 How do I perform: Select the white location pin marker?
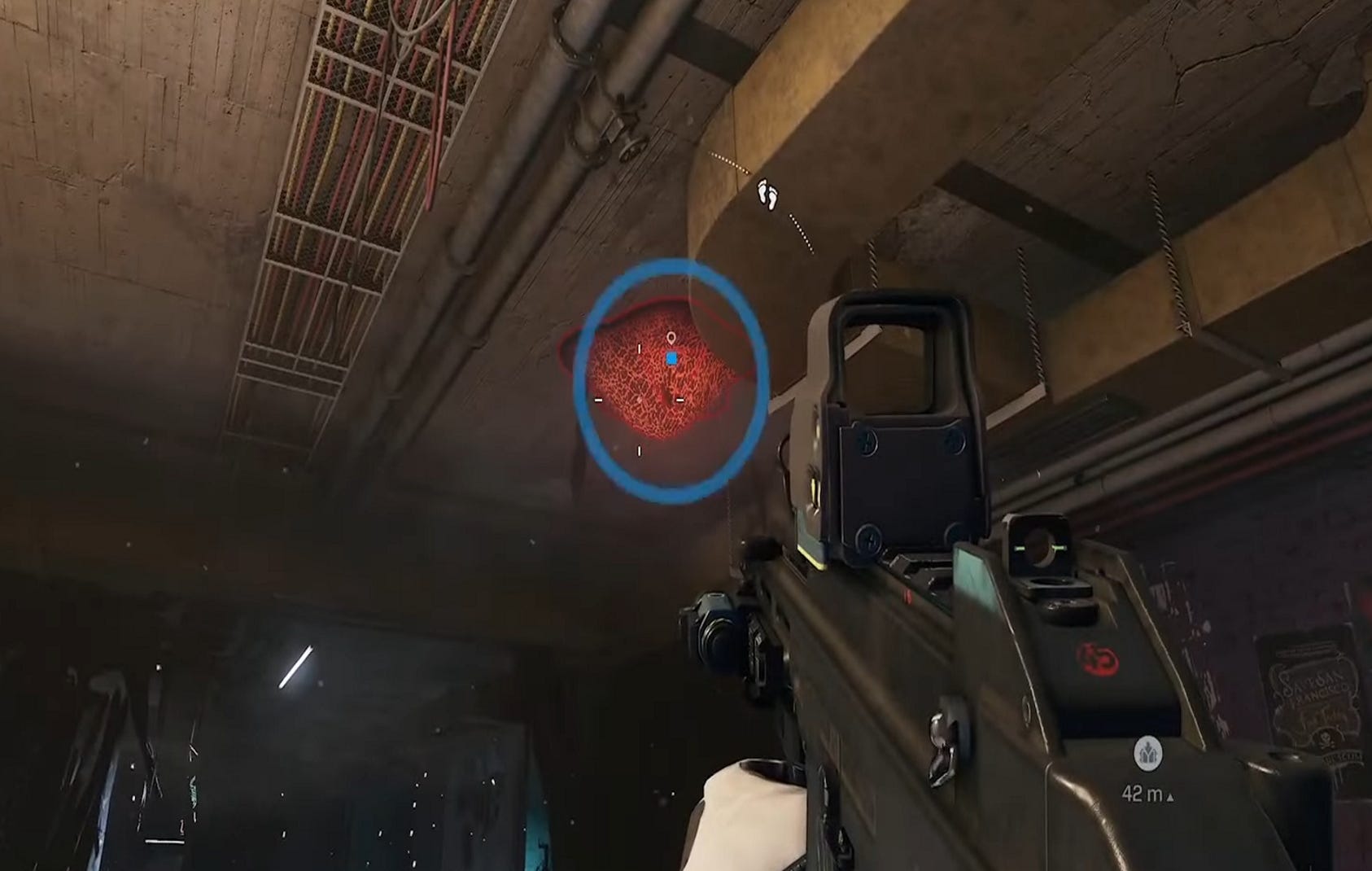671,337
